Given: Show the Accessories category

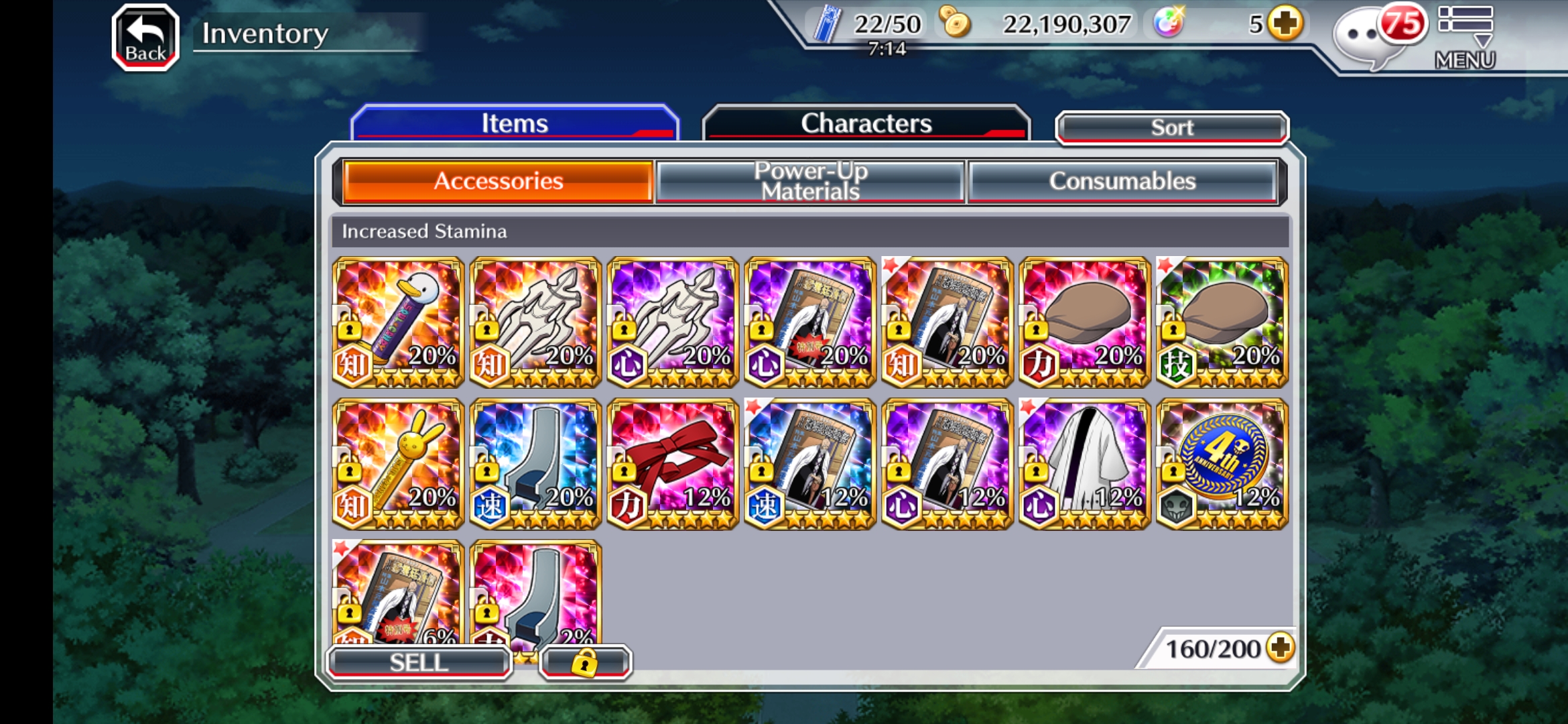Looking at the screenshot, I should (498, 181).
